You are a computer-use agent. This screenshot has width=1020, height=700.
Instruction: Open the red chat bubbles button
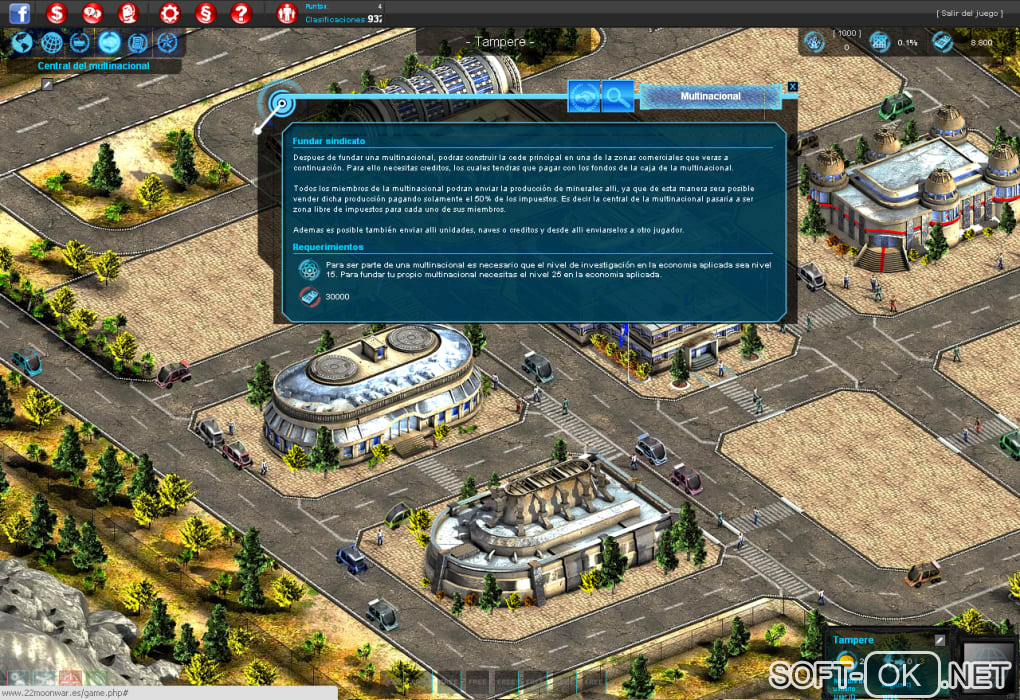pos(93,13)
